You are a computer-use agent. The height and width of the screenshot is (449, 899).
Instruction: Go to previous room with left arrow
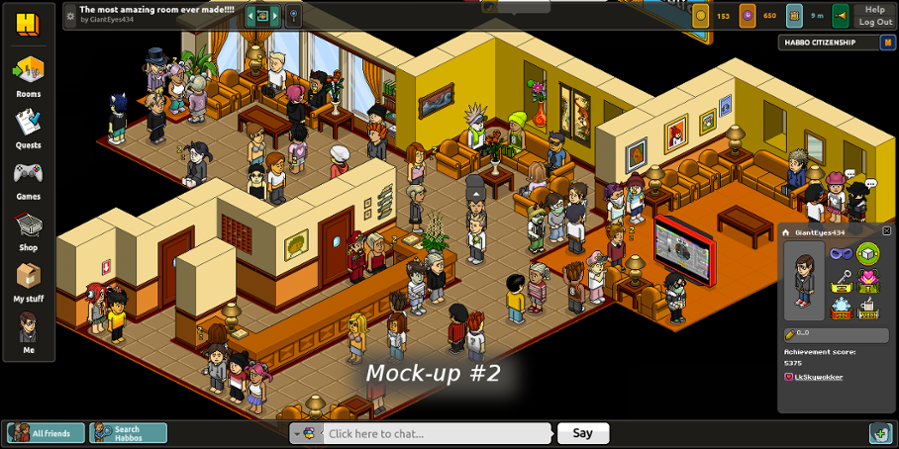click(250, 16)
